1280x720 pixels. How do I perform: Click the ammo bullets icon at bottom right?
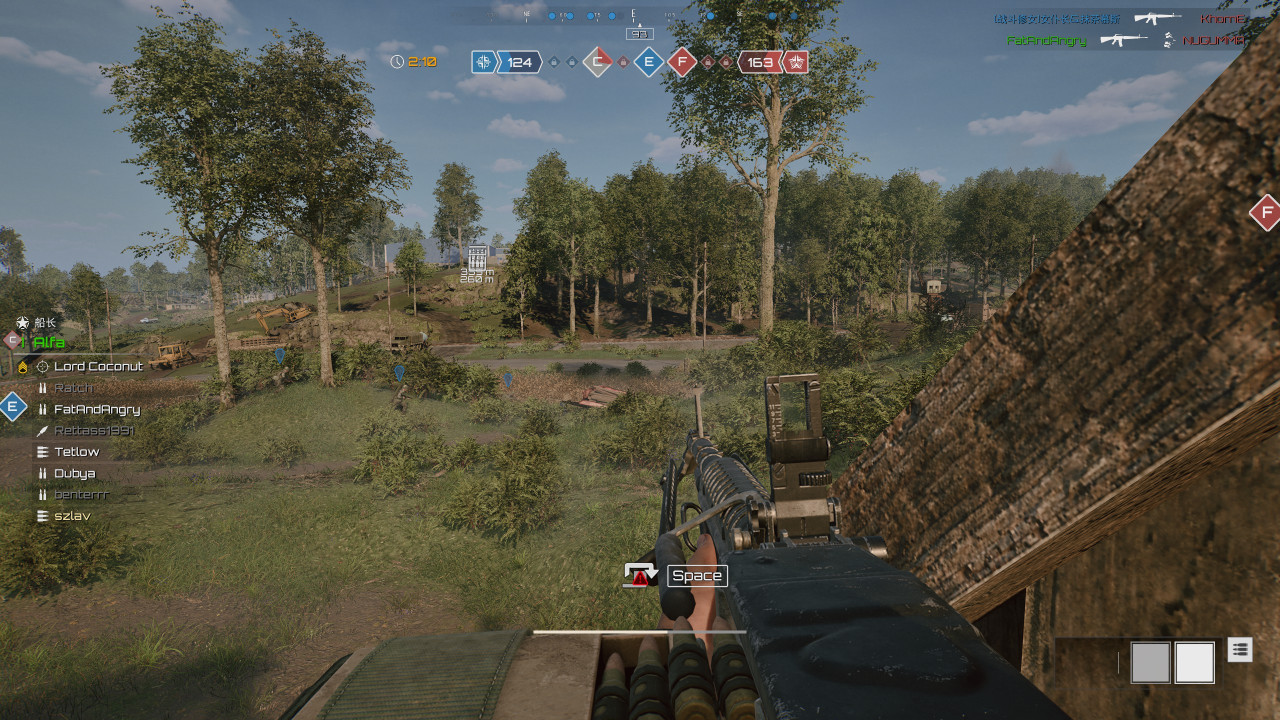coord(1240,649)
